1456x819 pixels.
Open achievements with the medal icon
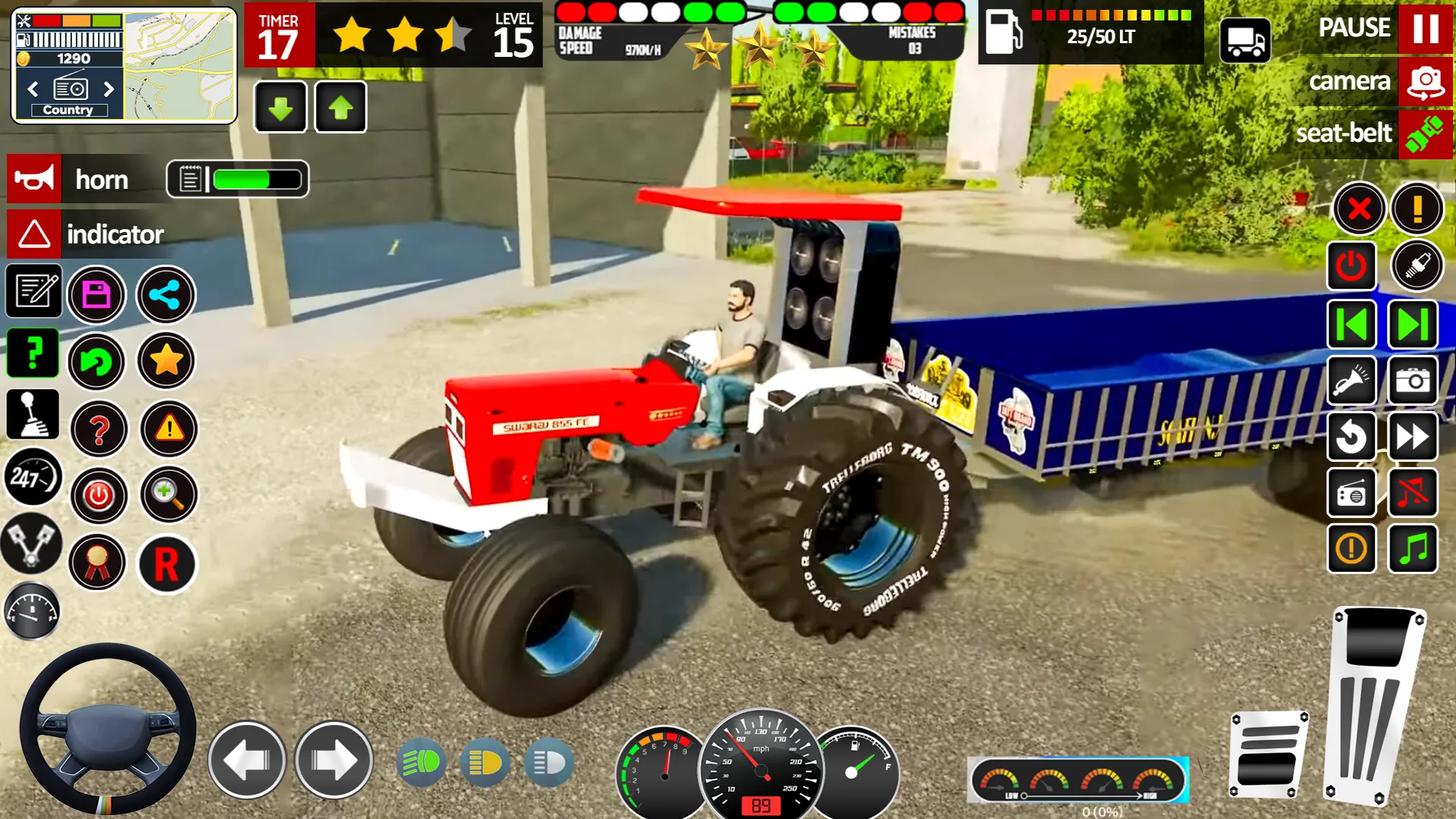tap(96, 563)
